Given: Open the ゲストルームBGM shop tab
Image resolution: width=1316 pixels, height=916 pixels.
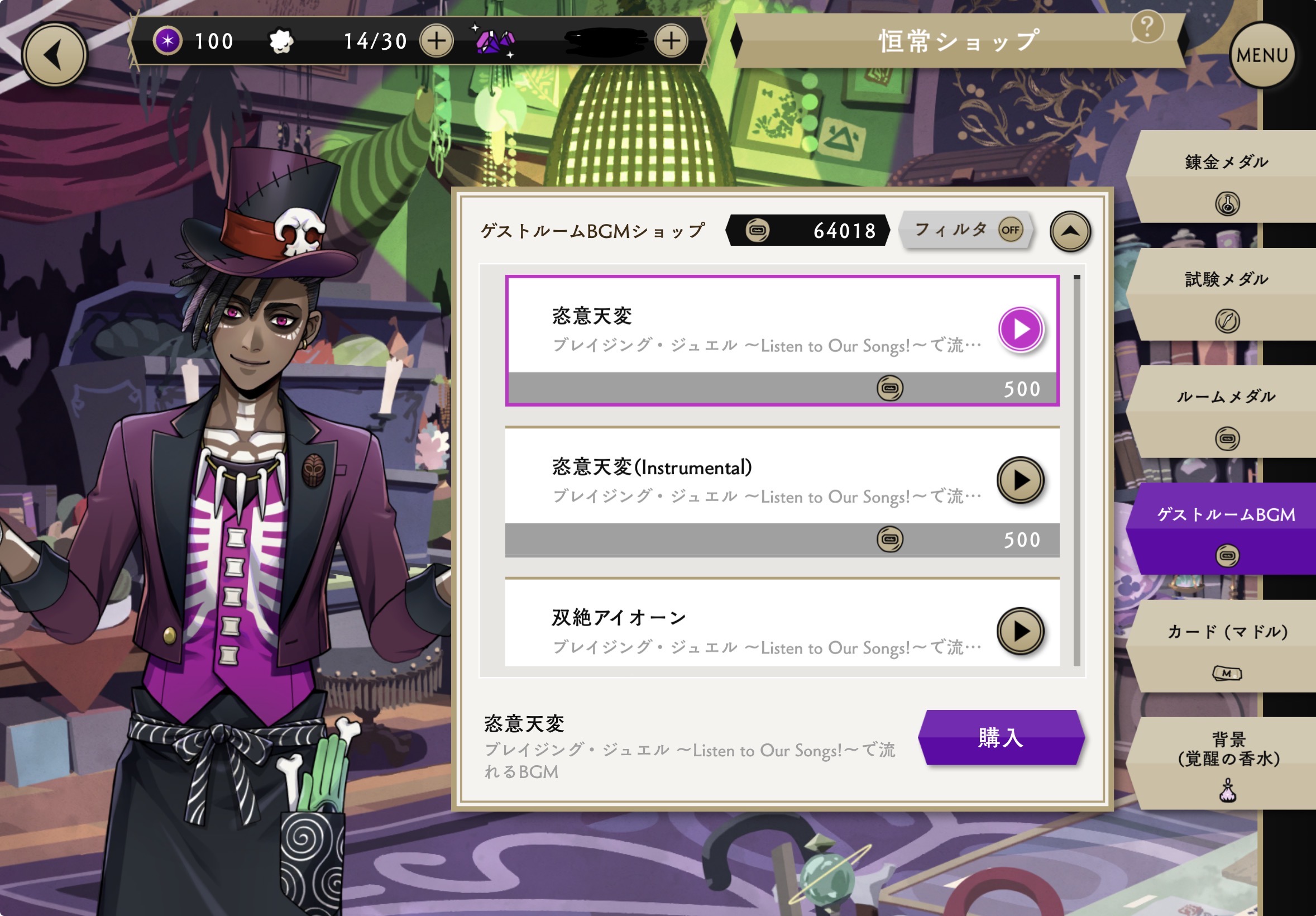Looking at the screenshot, I should 1227,529.
